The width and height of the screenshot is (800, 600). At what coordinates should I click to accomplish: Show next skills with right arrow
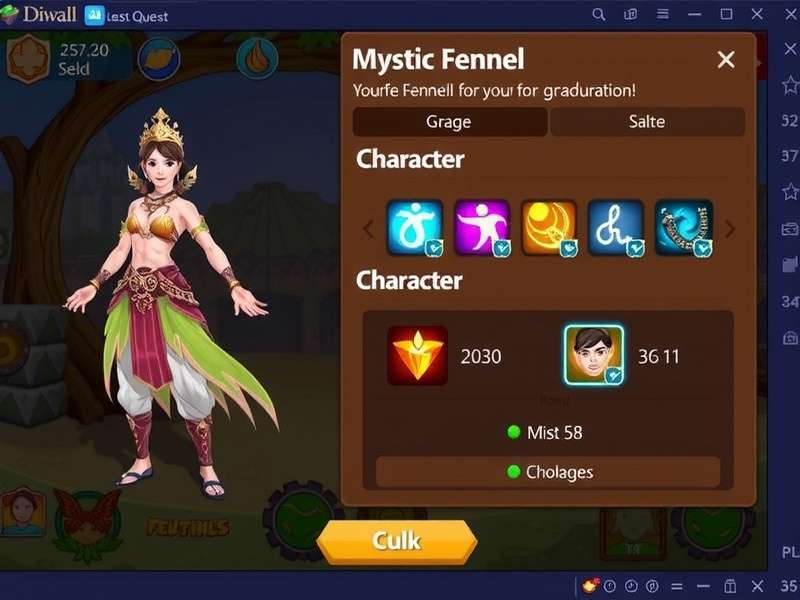(x=730, y=229)
